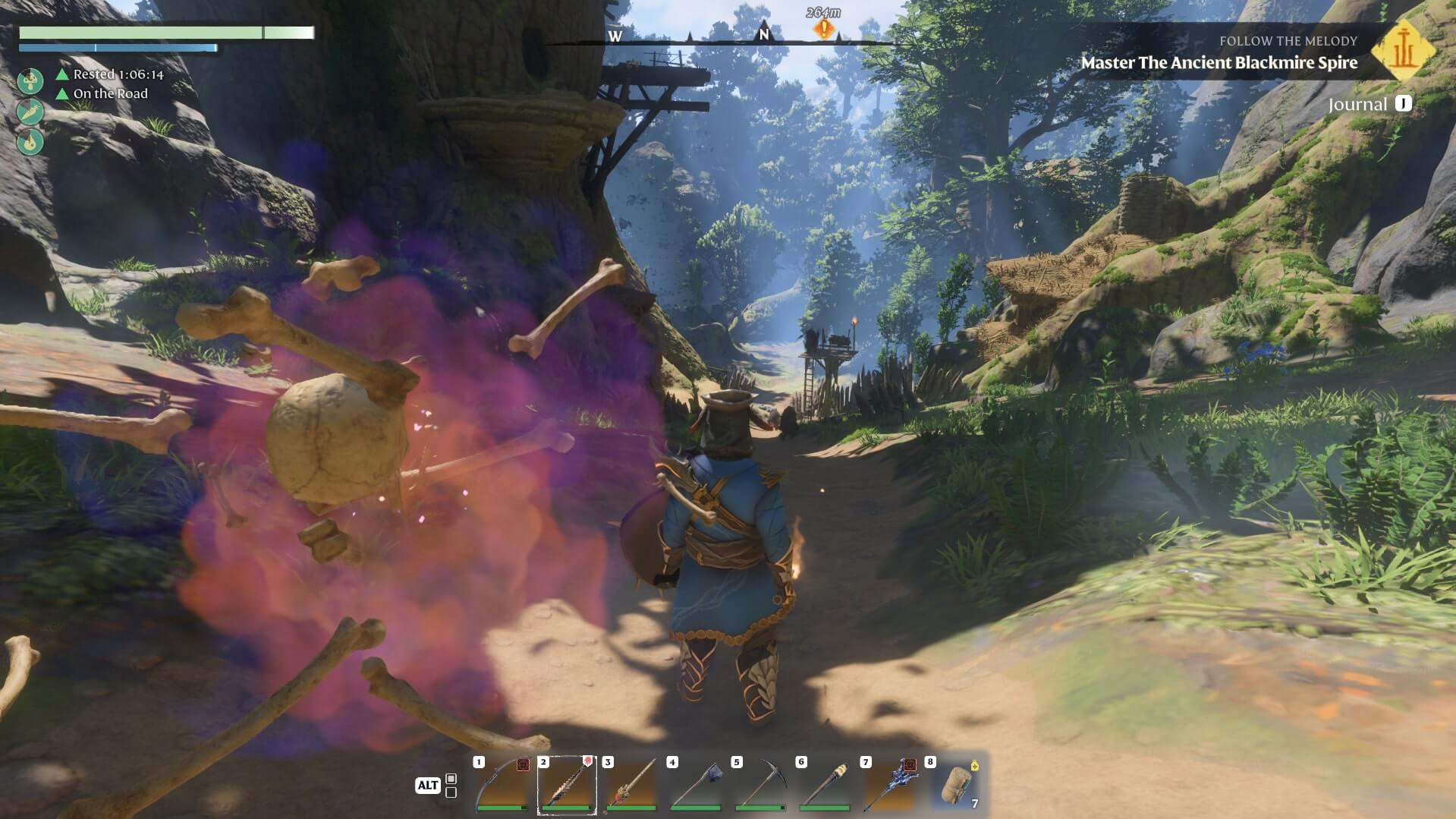Screen dimensions: 1456x819
Task: Select the bow in hotbar slot 1
Action: point(502,785)
